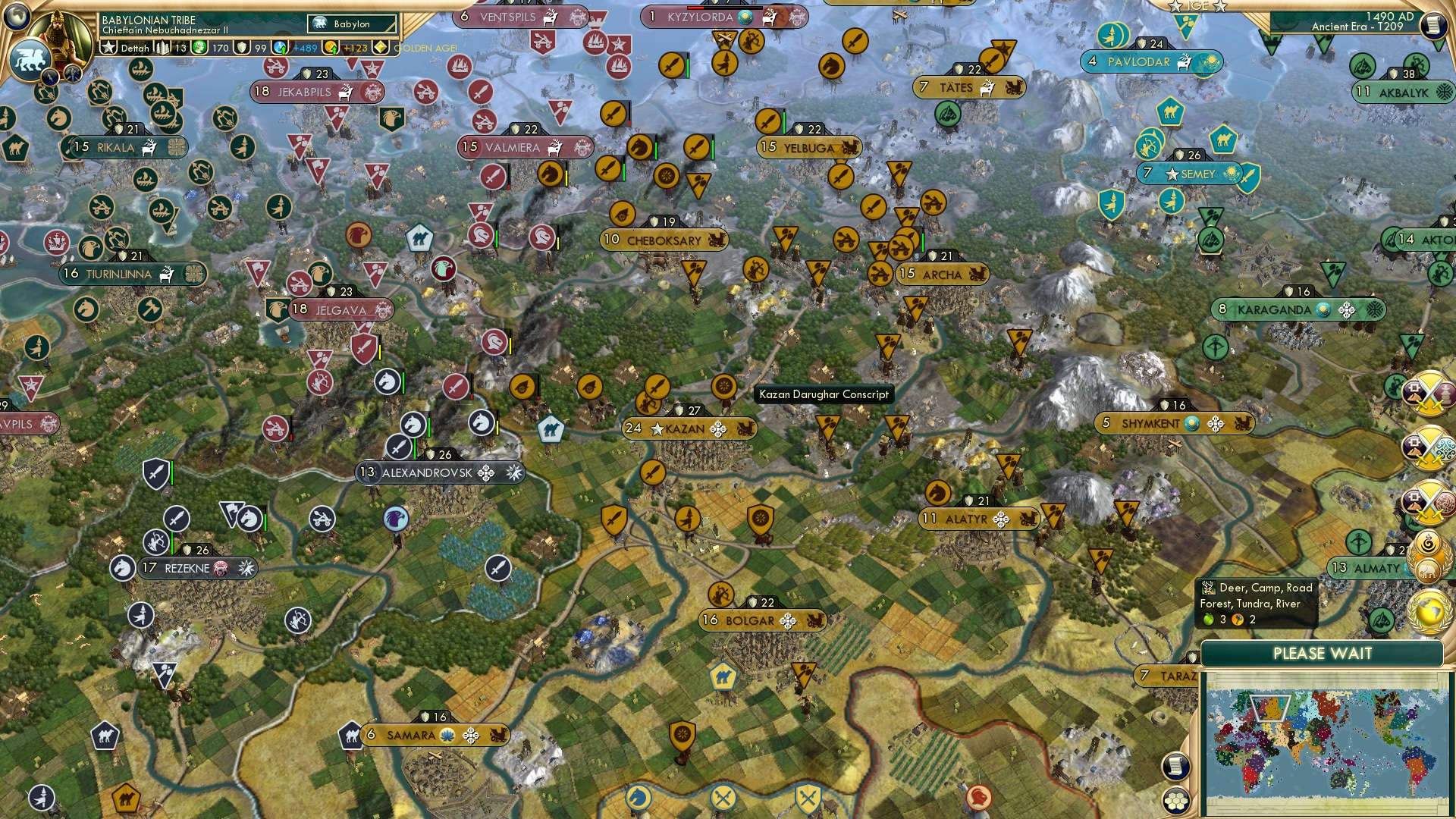Open the Babylon civilization dropdown banner
This screenshot has width=1456, height=819.
(x=351, y=24)
